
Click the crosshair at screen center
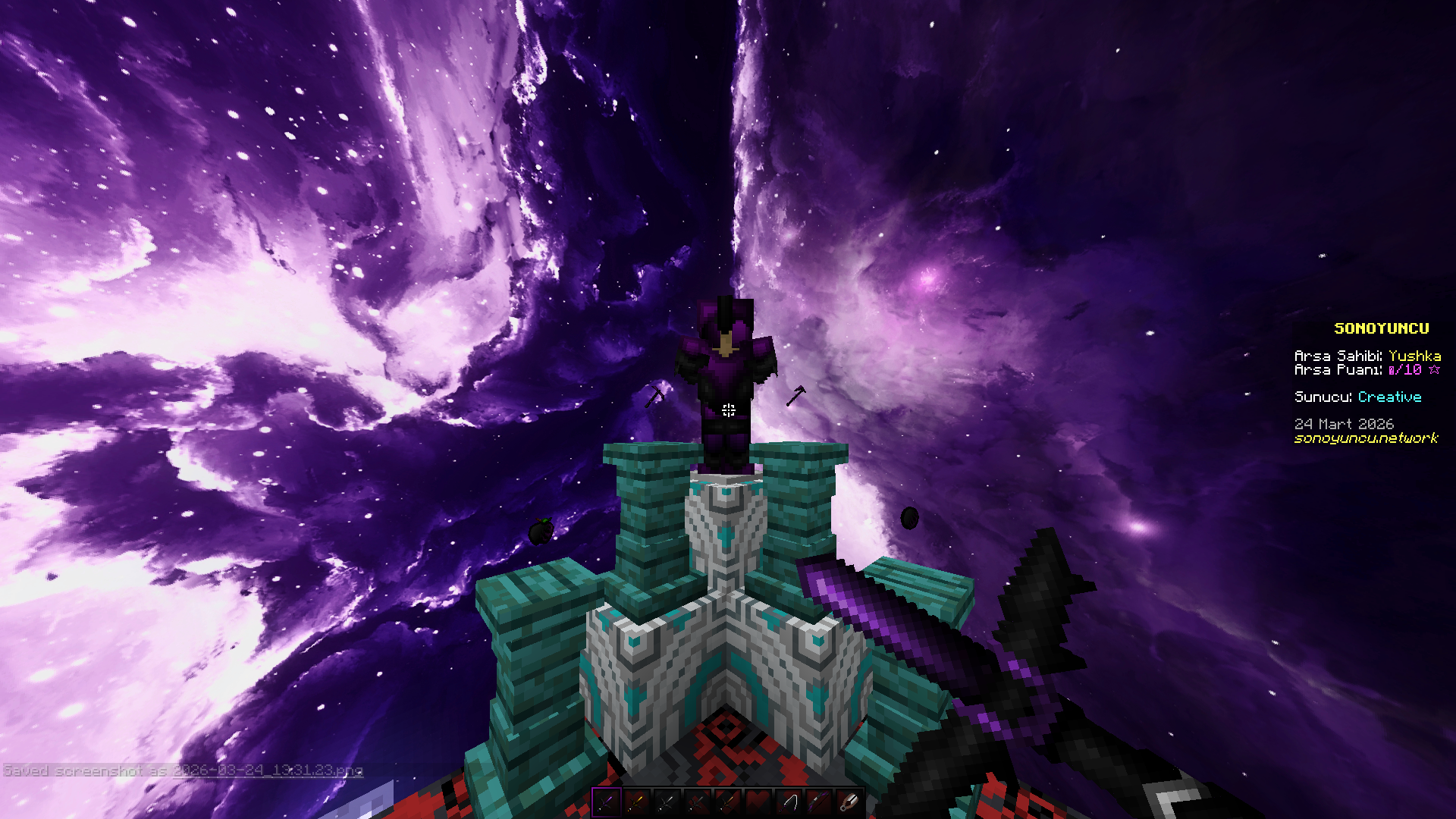[x=728, y=409]
